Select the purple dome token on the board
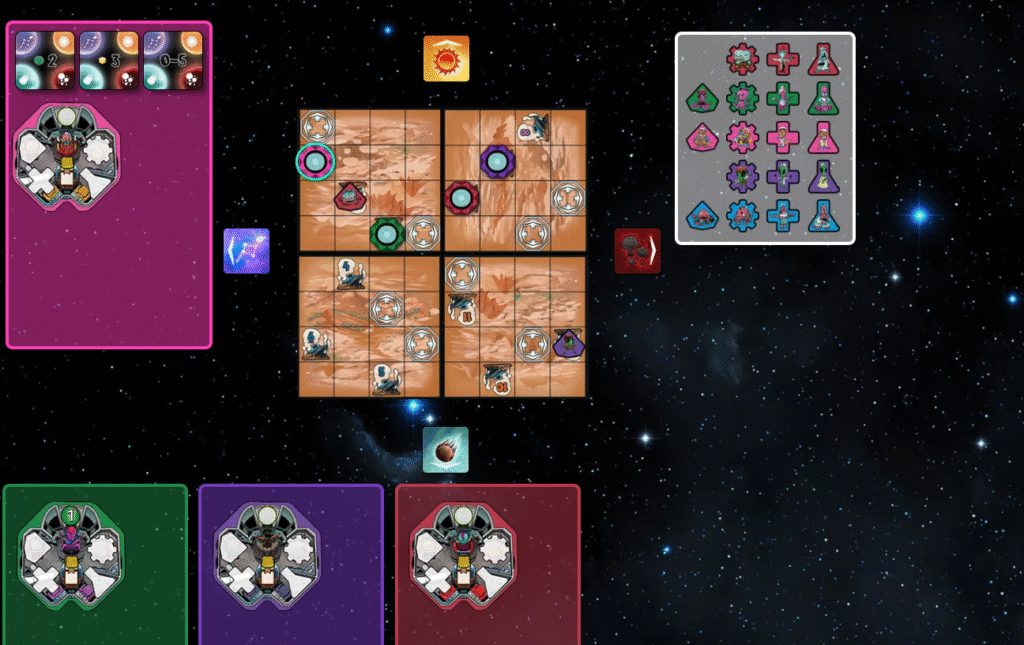 point(497,161)
